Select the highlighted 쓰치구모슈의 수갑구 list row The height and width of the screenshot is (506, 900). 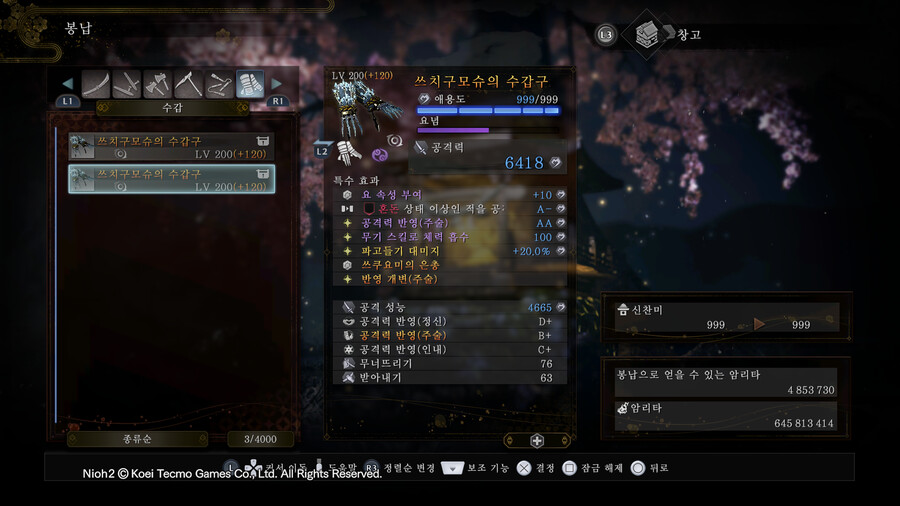point(171,179)
